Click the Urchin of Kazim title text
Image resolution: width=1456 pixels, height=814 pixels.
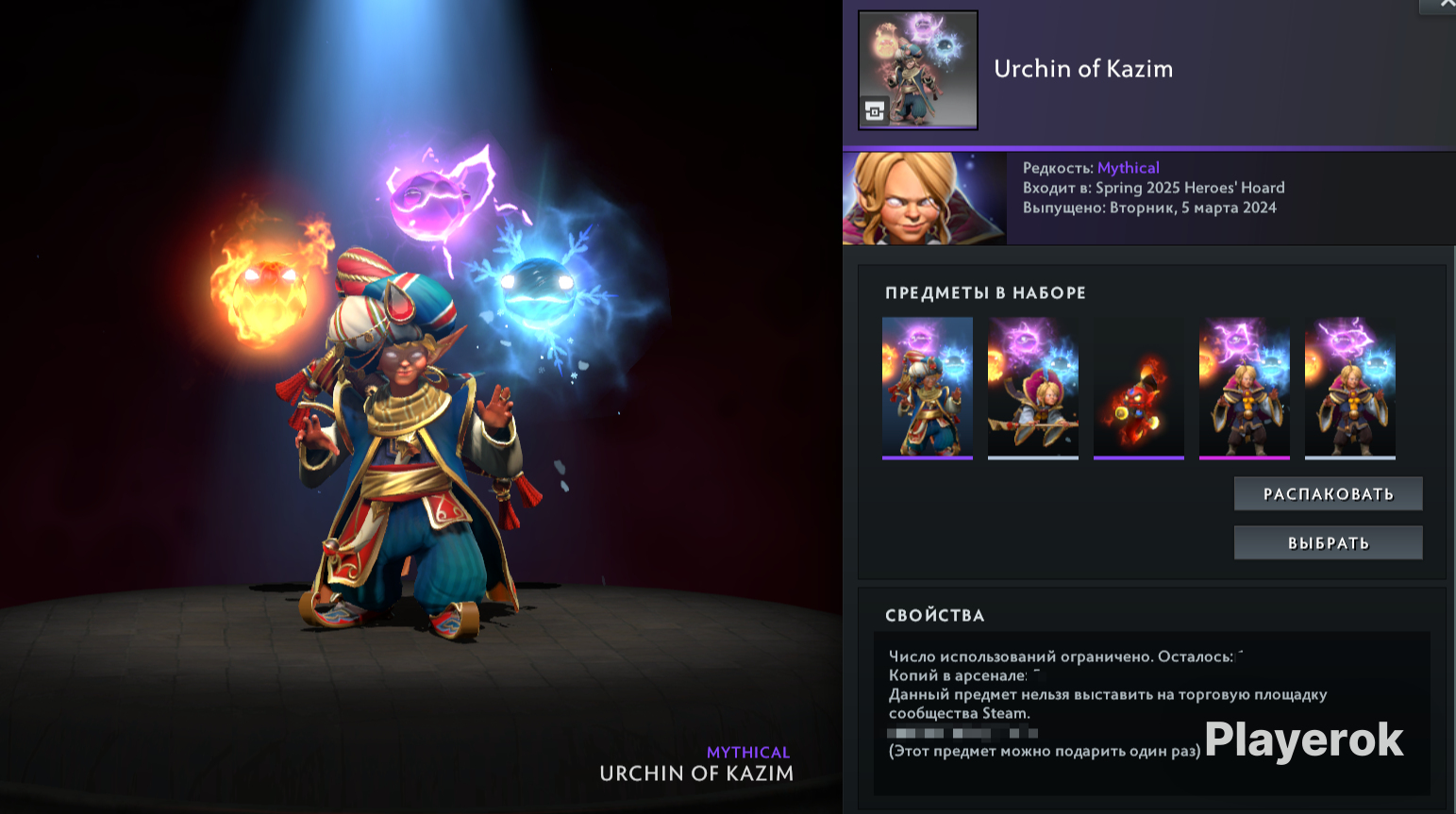(x=1082, y=68)
